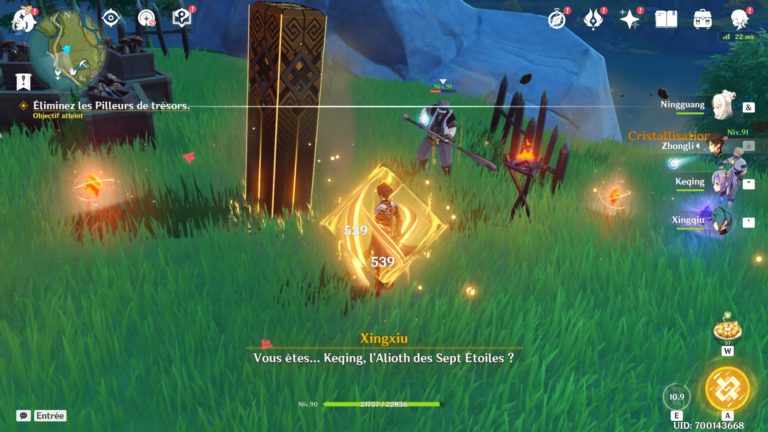This screenshot has width=768, height=432.
Task: Open the tutorial tips icon with question mark
Action: [181, 18]
